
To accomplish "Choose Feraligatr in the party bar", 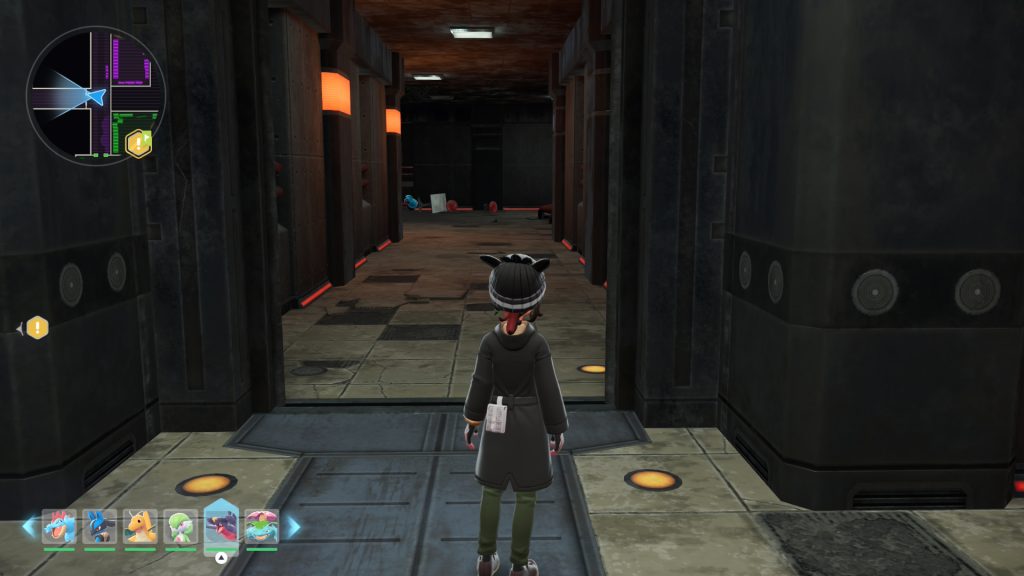I will pos(59,526).
